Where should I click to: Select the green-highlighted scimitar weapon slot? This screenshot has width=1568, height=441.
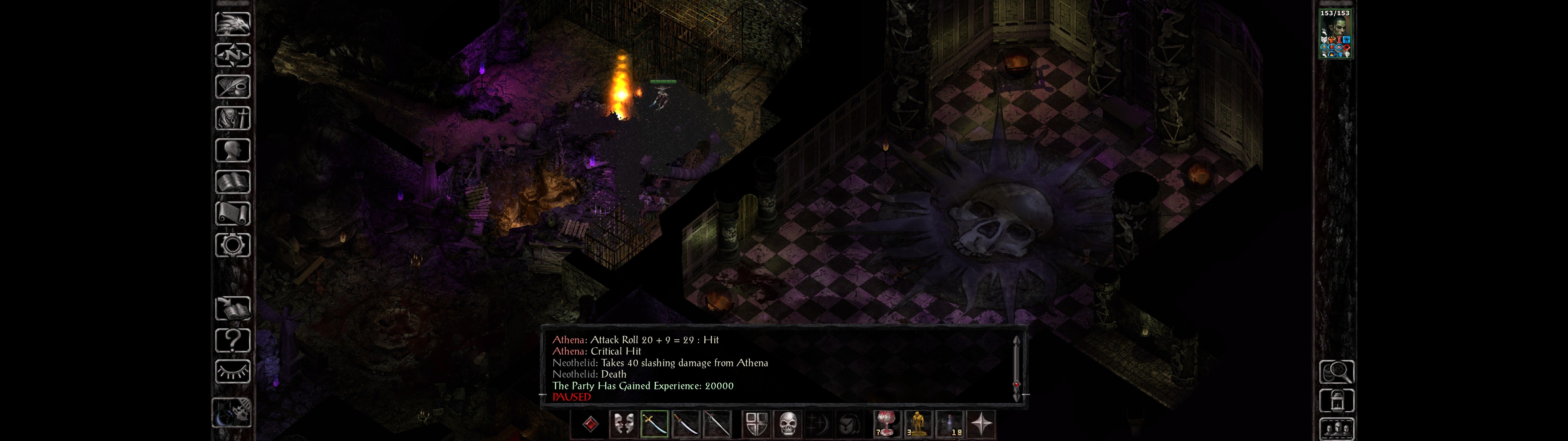654,424
